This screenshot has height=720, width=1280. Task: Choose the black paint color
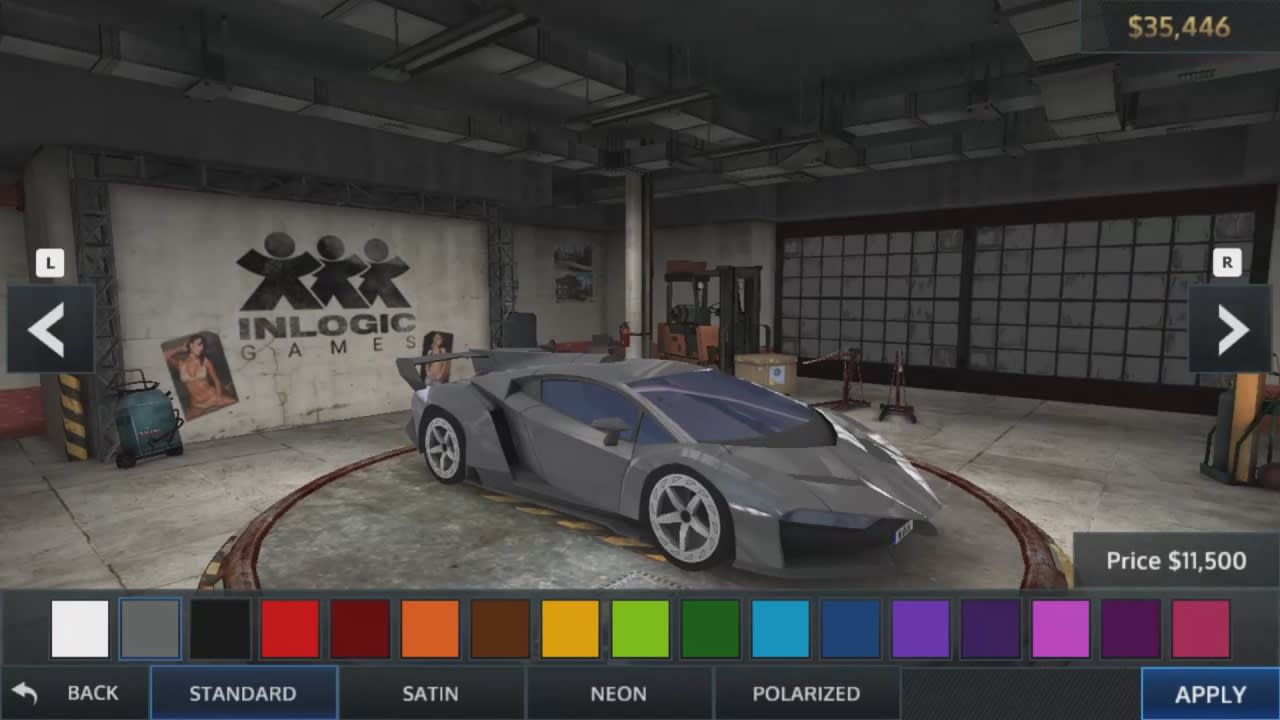click(x=222, y=630)
